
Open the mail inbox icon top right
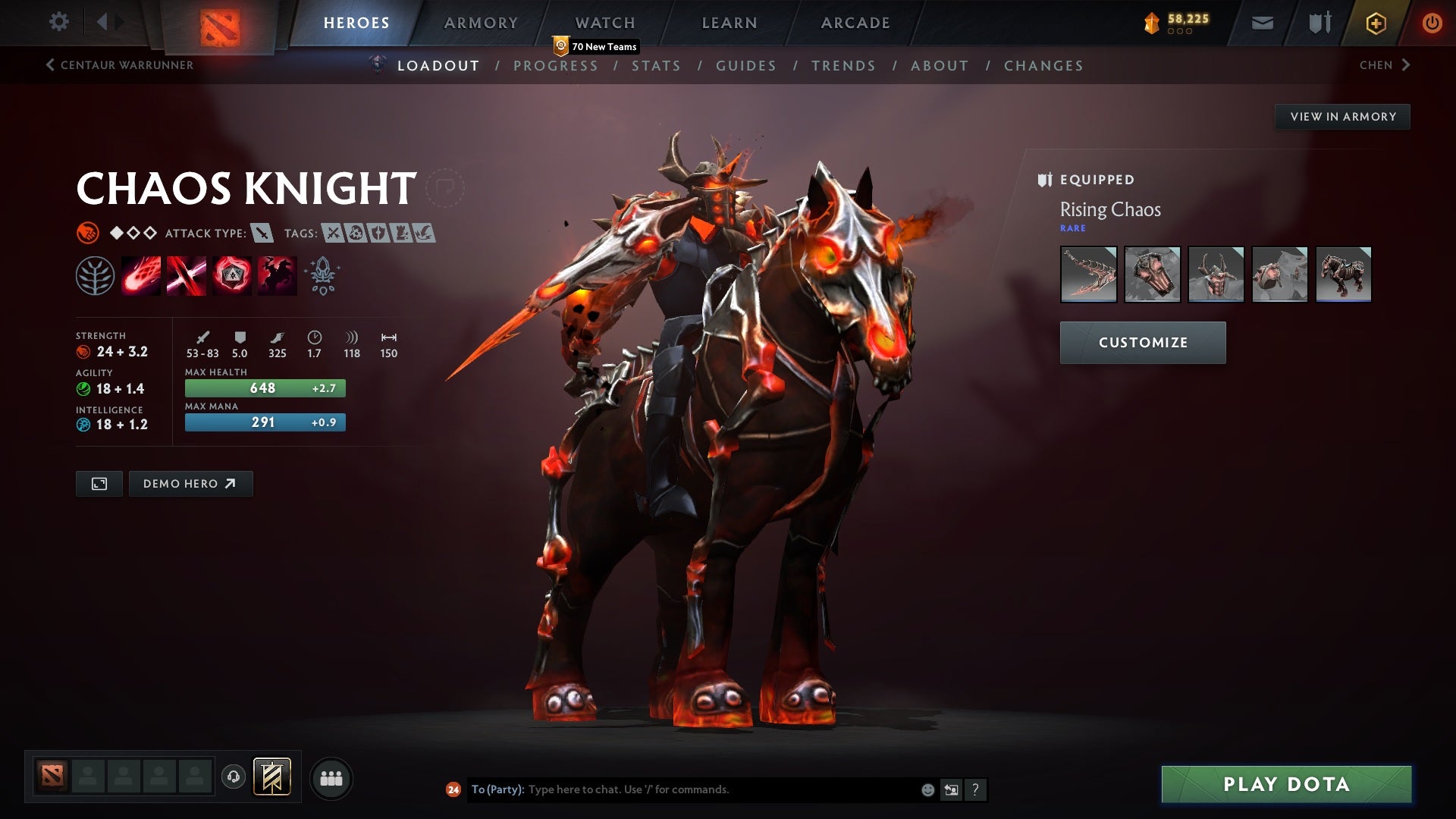(1261, 22)
